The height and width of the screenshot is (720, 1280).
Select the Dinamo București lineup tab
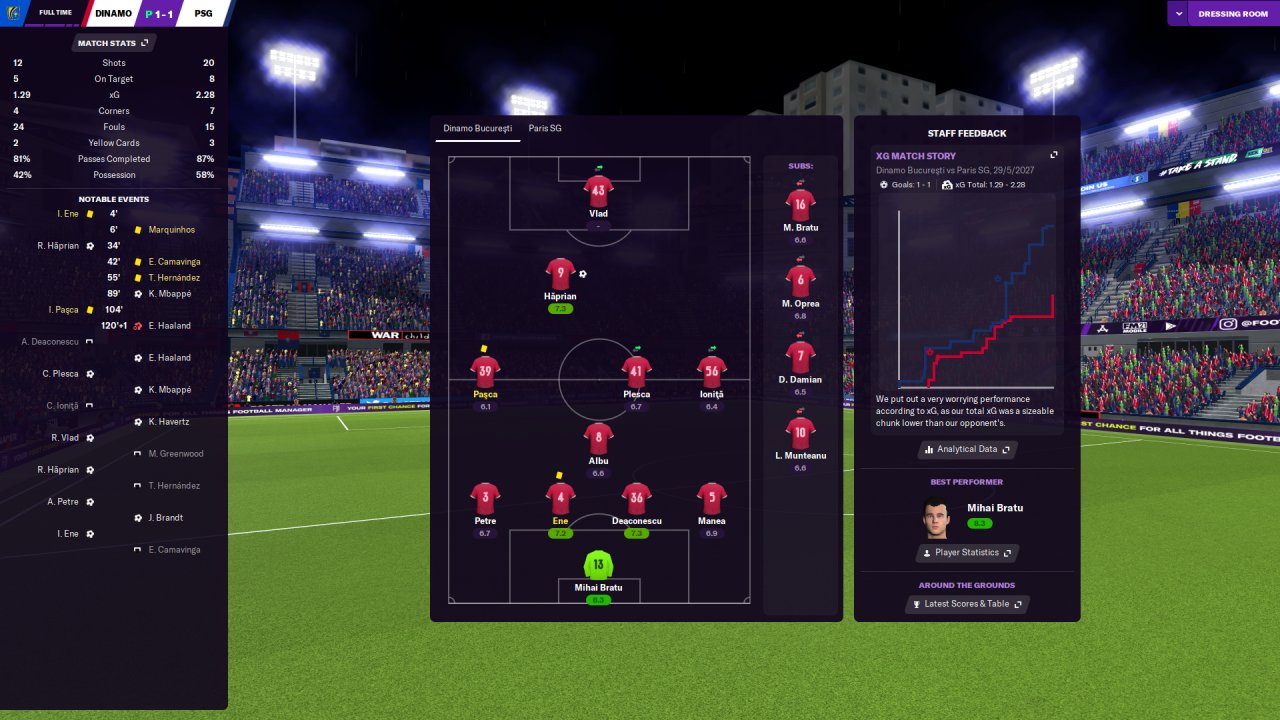(x=478, y=129)
